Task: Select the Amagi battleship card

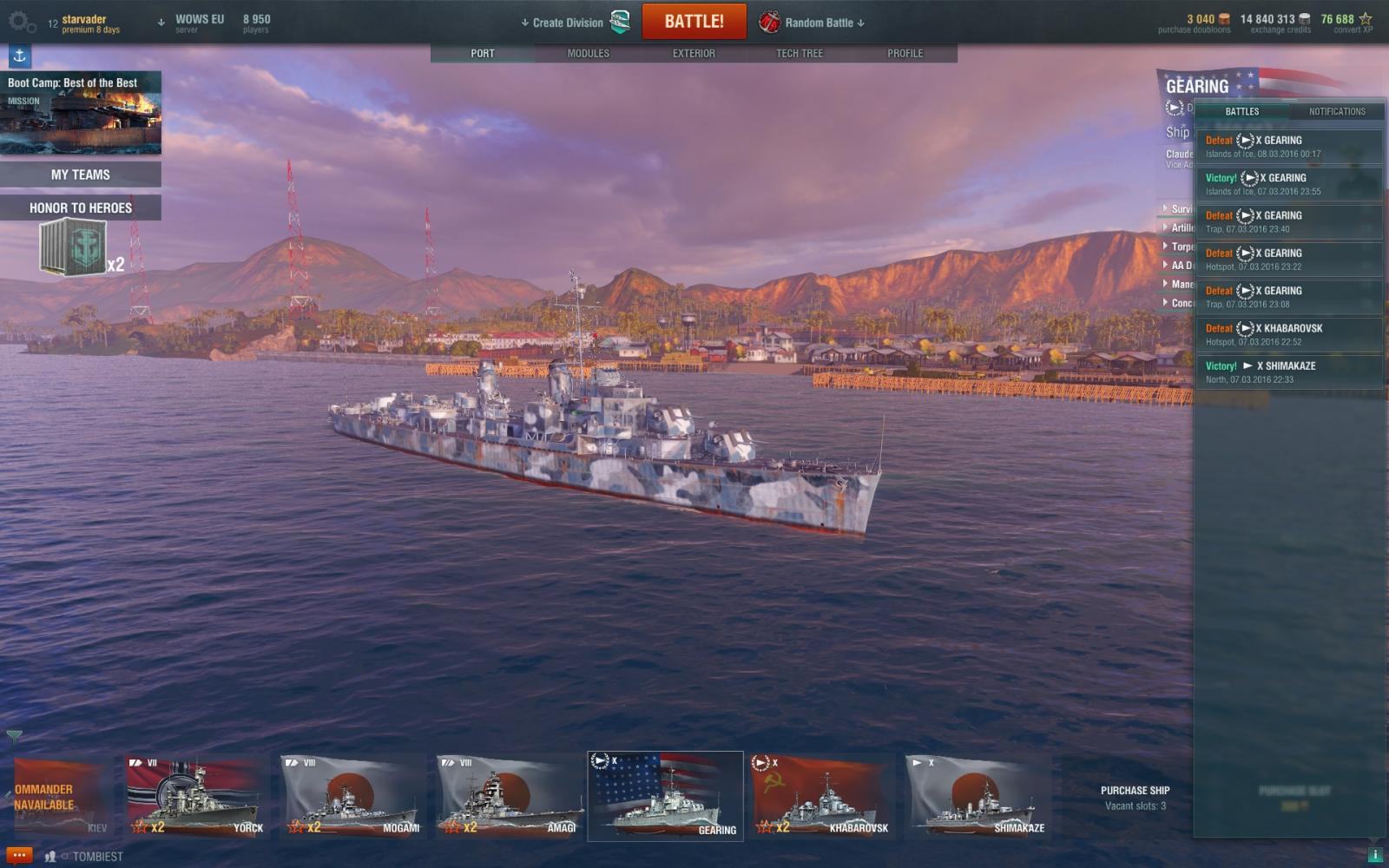Action: (x=509, y=797)
